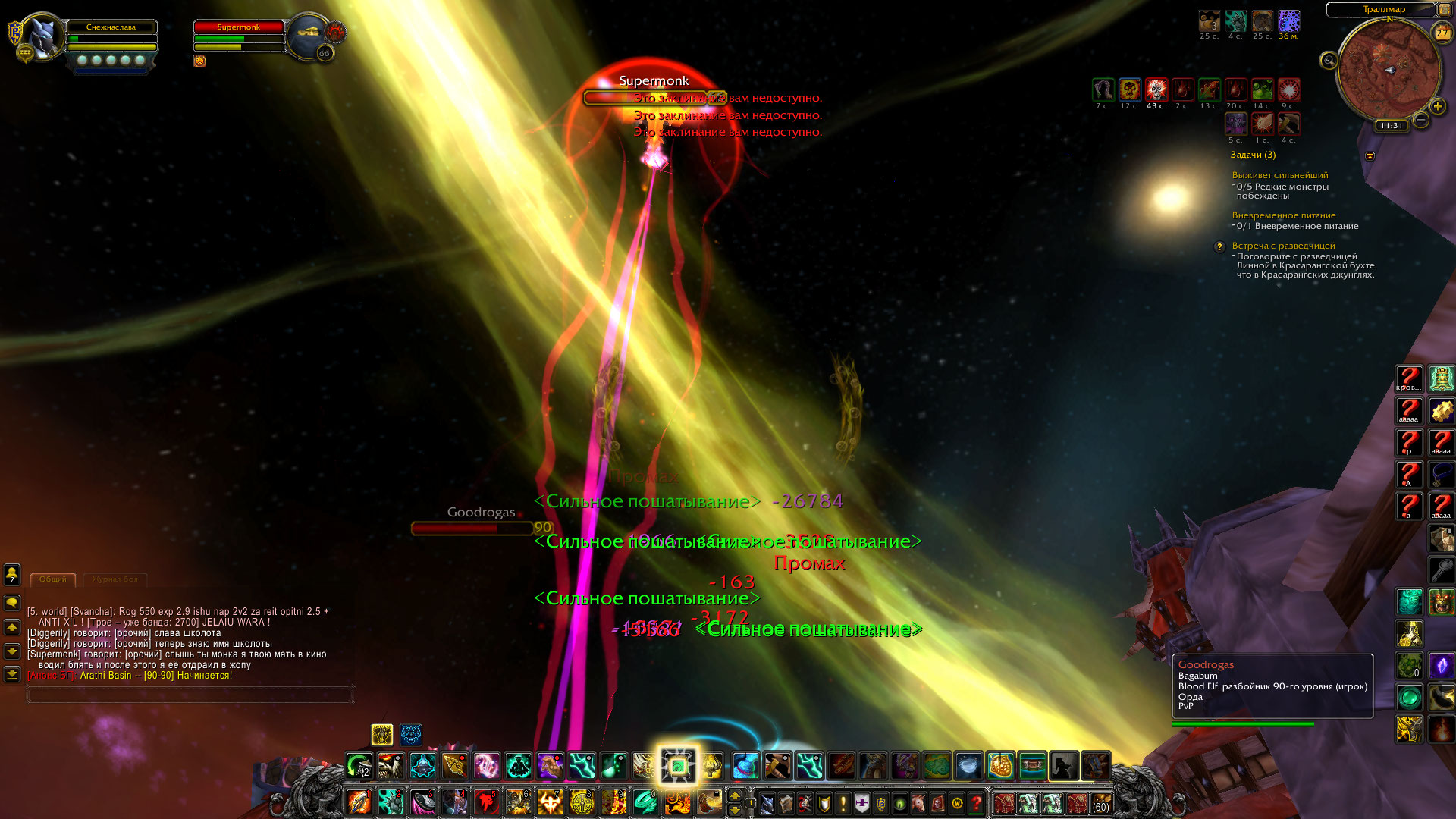Viewport: 1456px width, 819px height.
Task: Use the macro labeled кров in side bar
Action: pos(1409,379)
